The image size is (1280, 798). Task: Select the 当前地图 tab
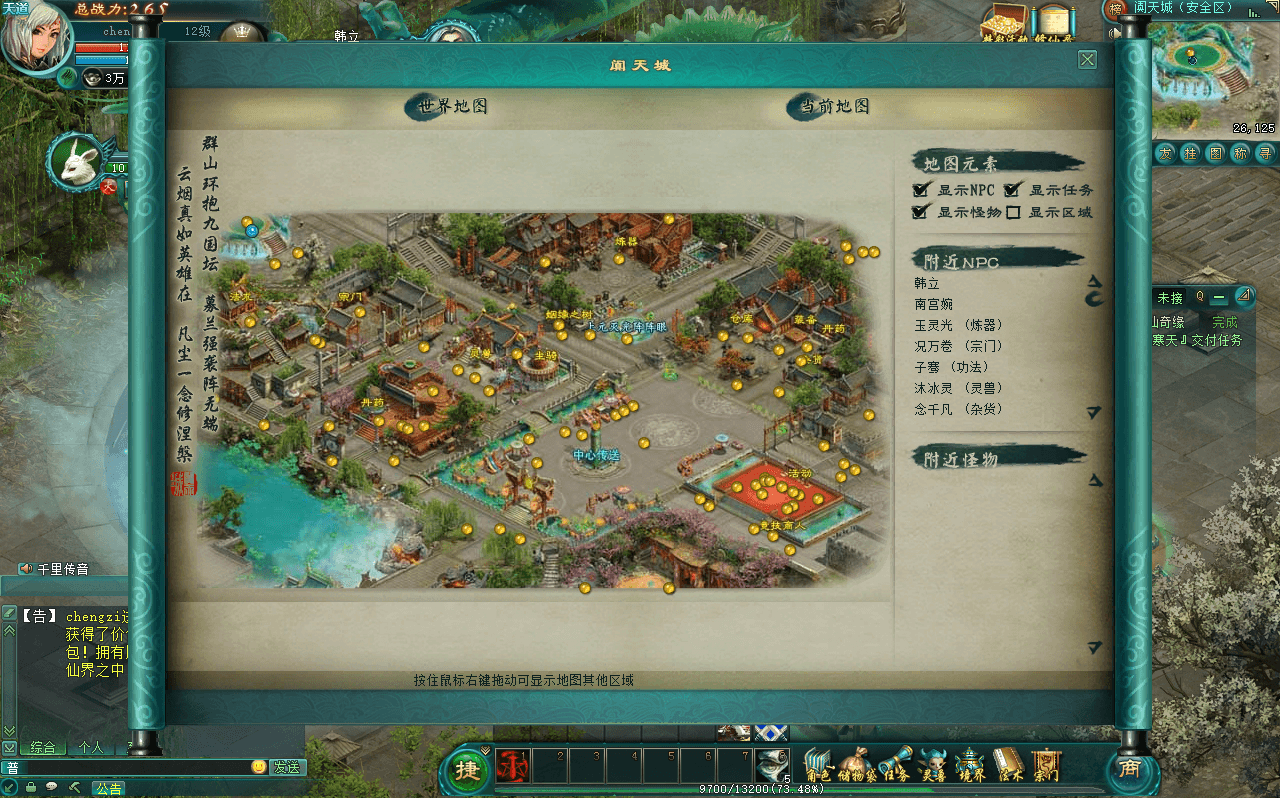pyautogui.click(x=834, y=106)
